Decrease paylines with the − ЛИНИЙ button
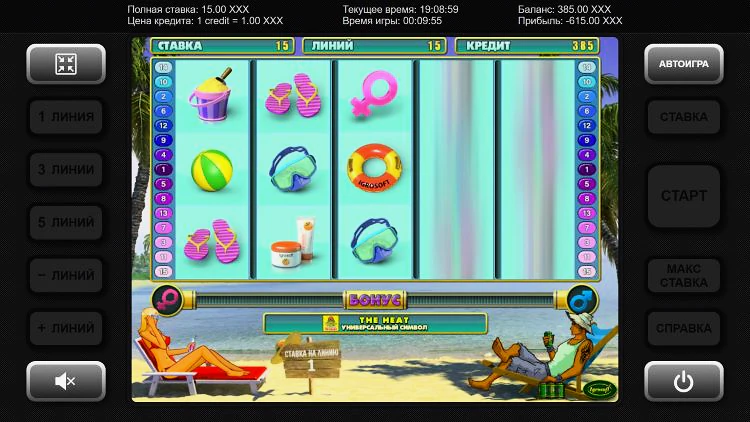 pos(66,275)
